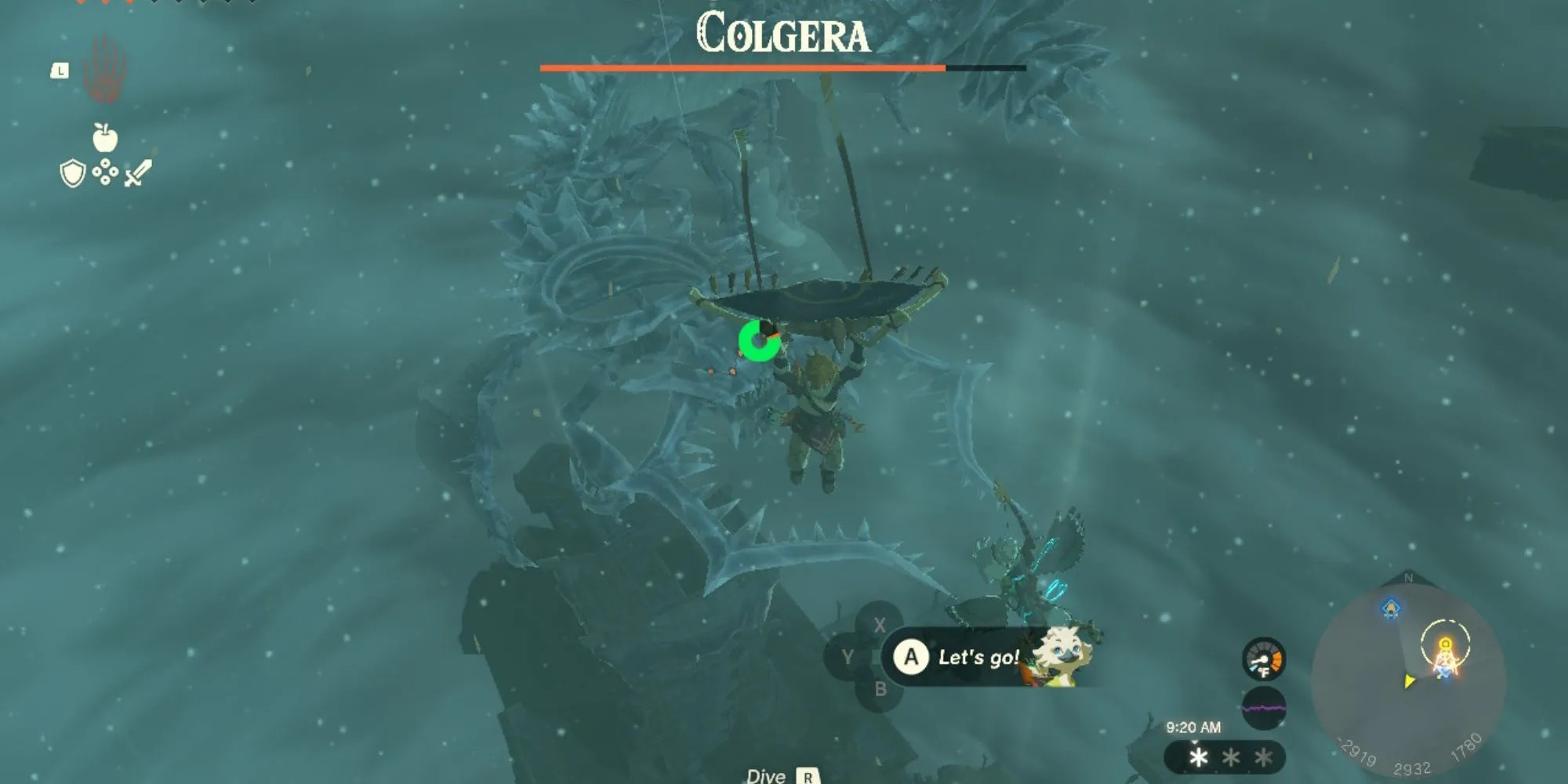Open the circular minimap

click(x=1408, y=676)
